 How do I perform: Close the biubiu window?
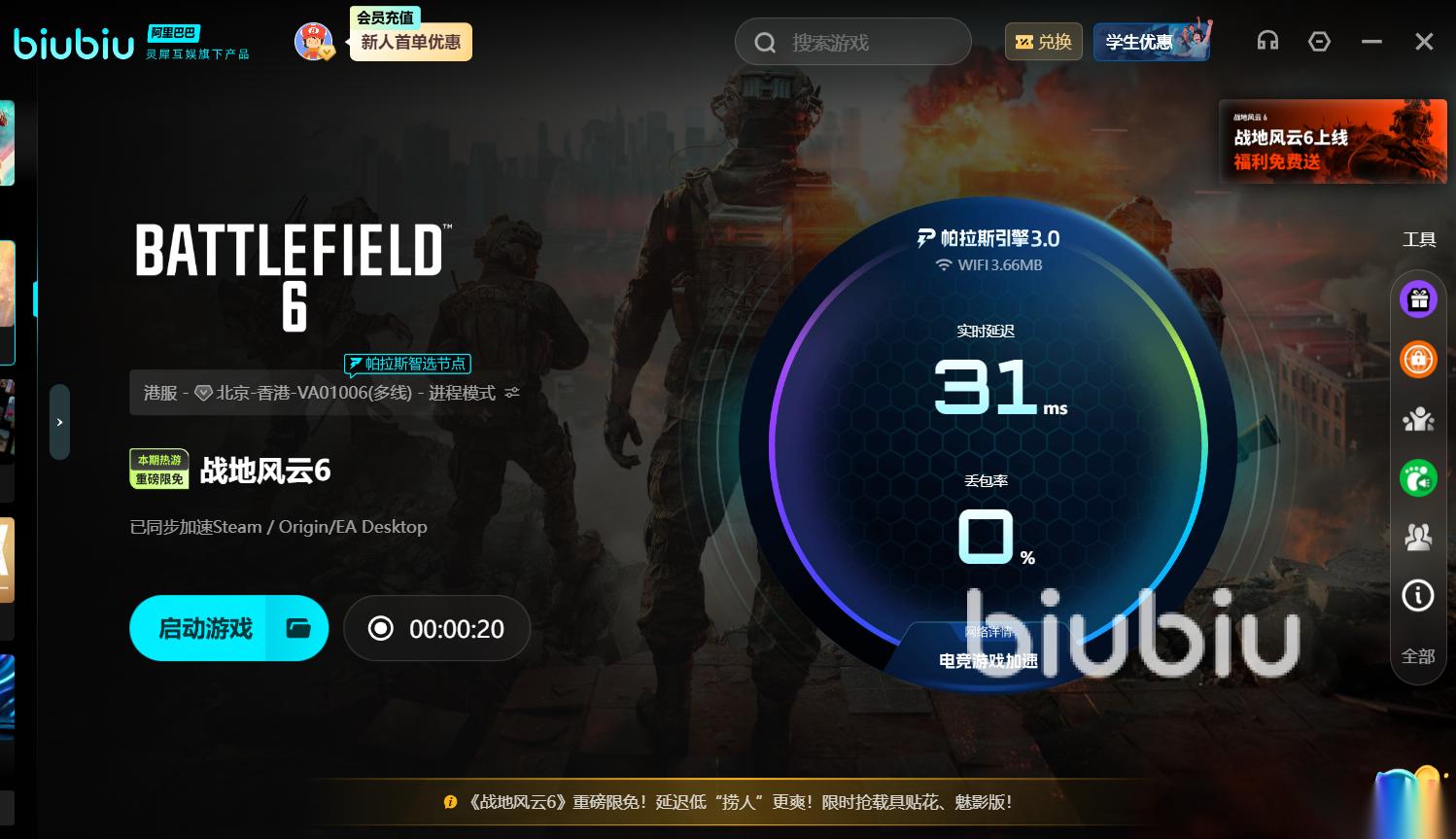1424,41
